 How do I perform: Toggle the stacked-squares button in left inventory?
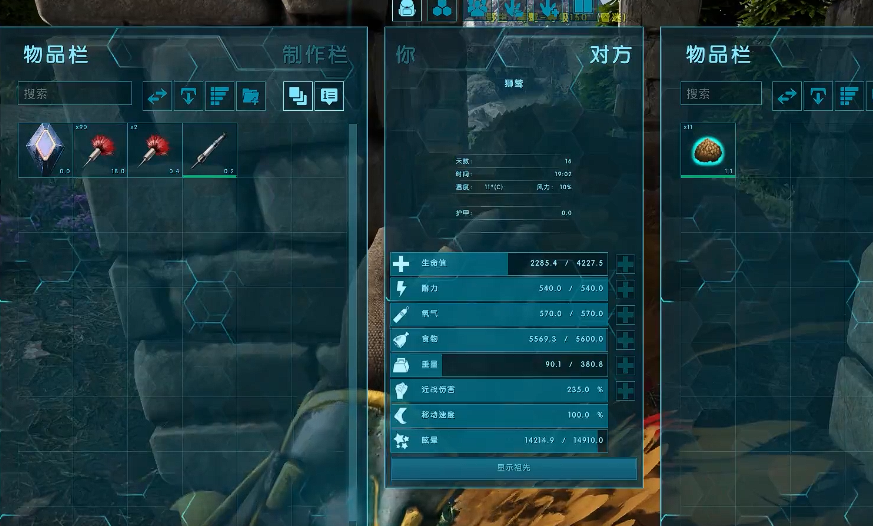297,96
